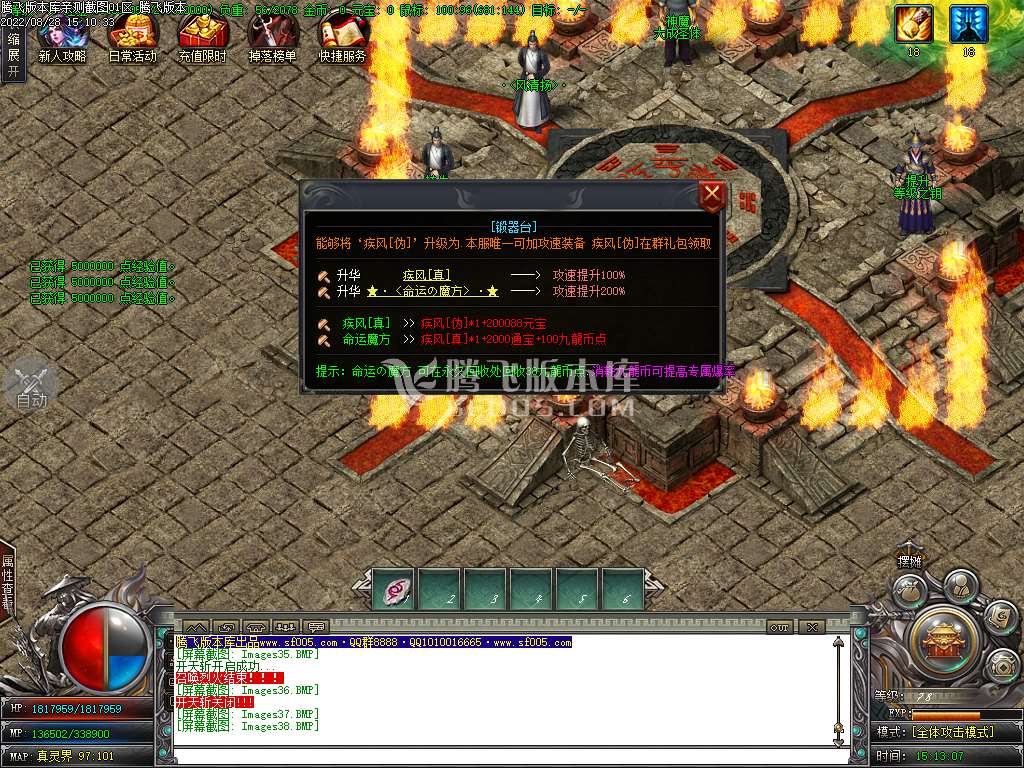Viewport: 1024px width, 768px height.
Task: Toggle the 缩展开 collapse strip
Action: (13, 55)
